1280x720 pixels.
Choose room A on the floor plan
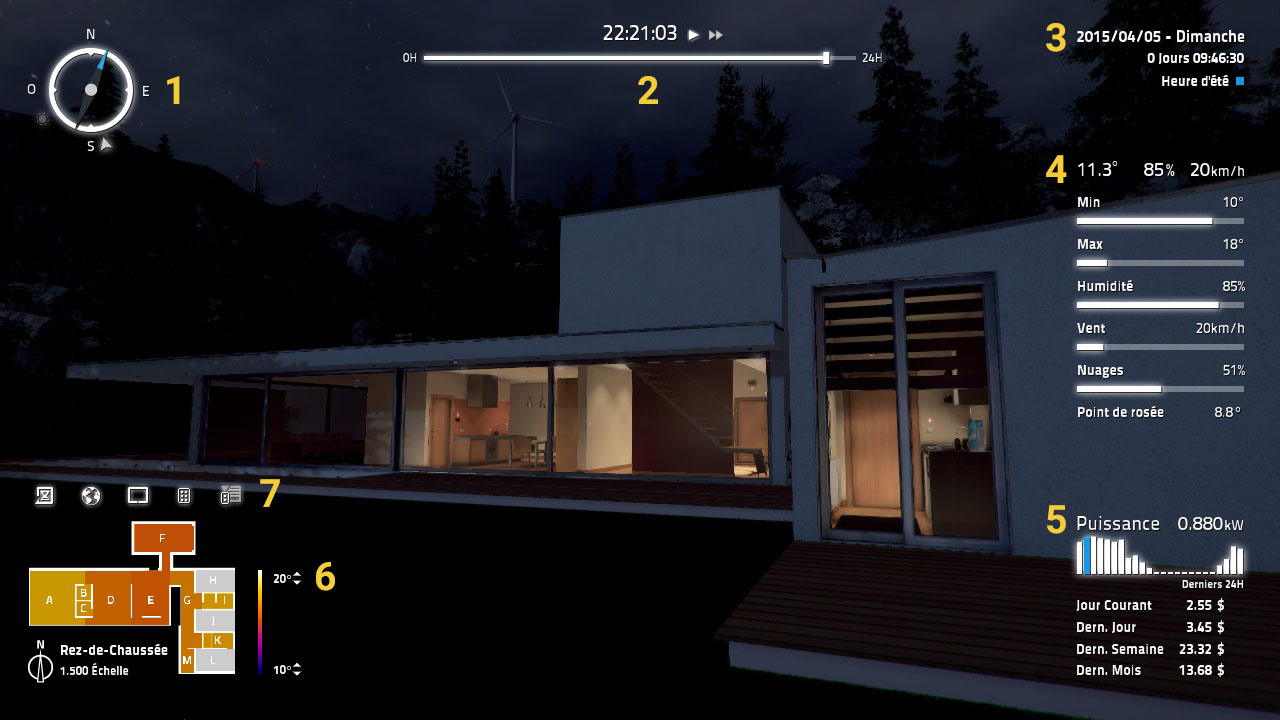50,599
